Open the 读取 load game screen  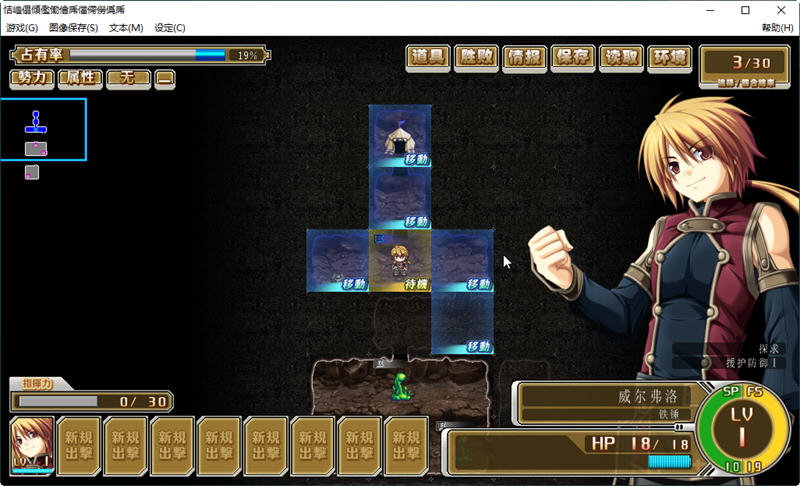tap(621, 58)
